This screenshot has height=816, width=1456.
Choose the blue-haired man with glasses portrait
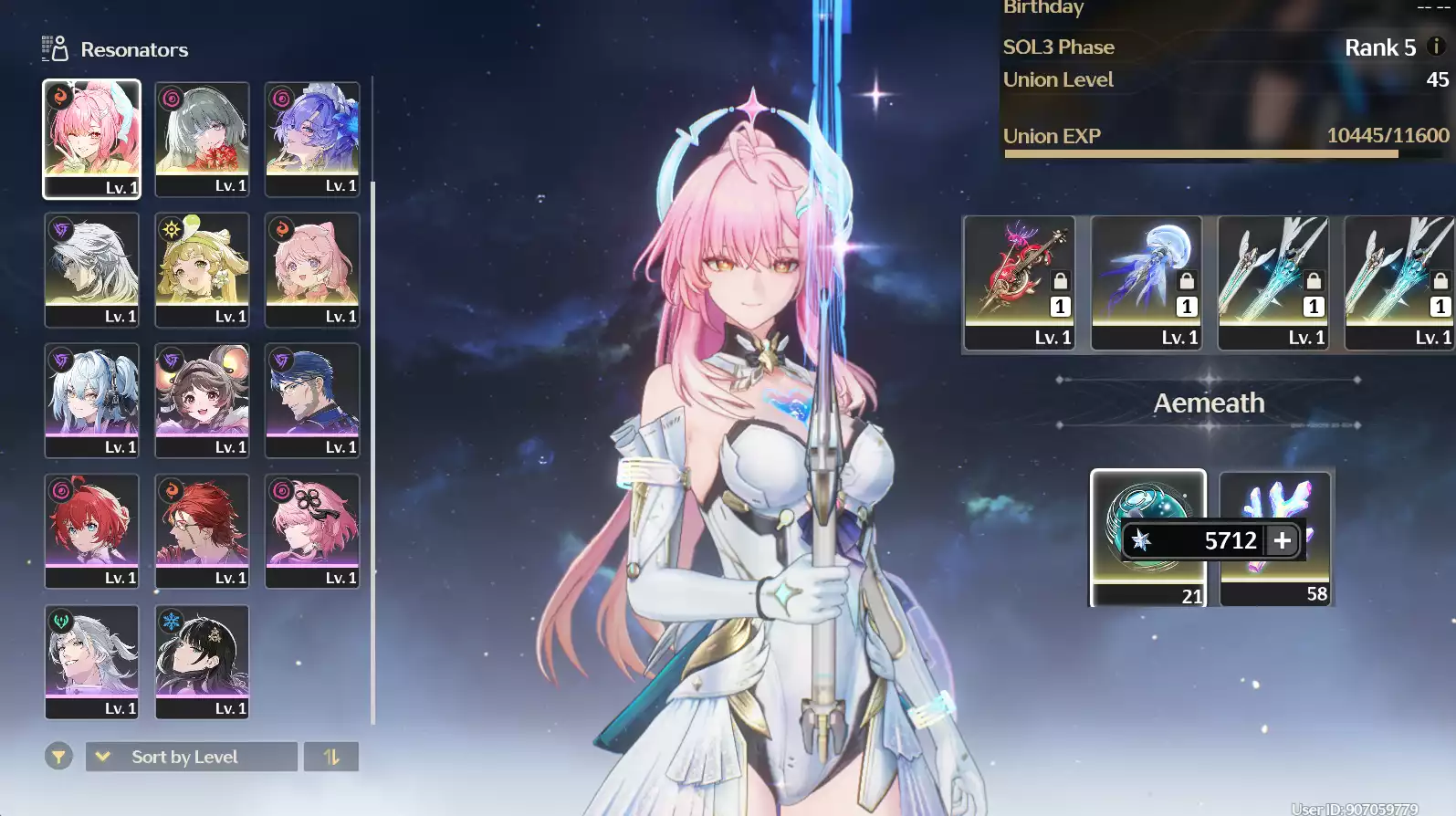[312, 399]
